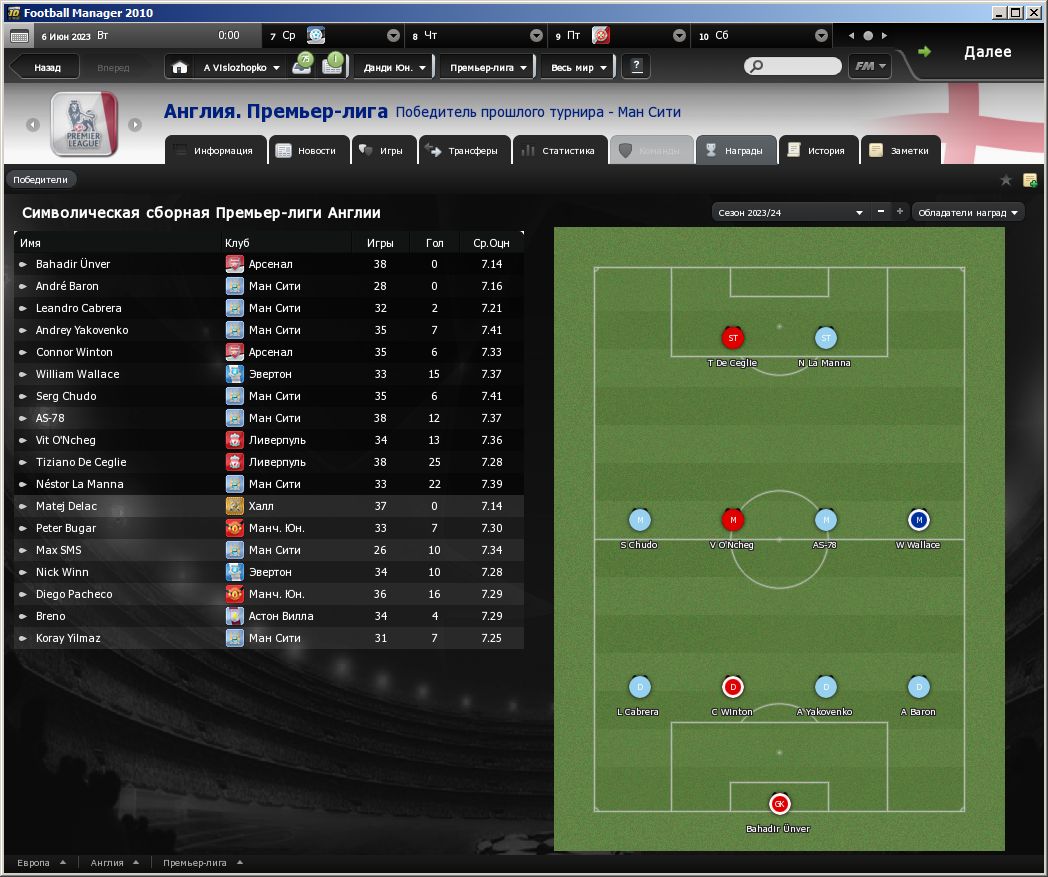
Task: Click the Победители button
Action: click(x=41, y=180)
